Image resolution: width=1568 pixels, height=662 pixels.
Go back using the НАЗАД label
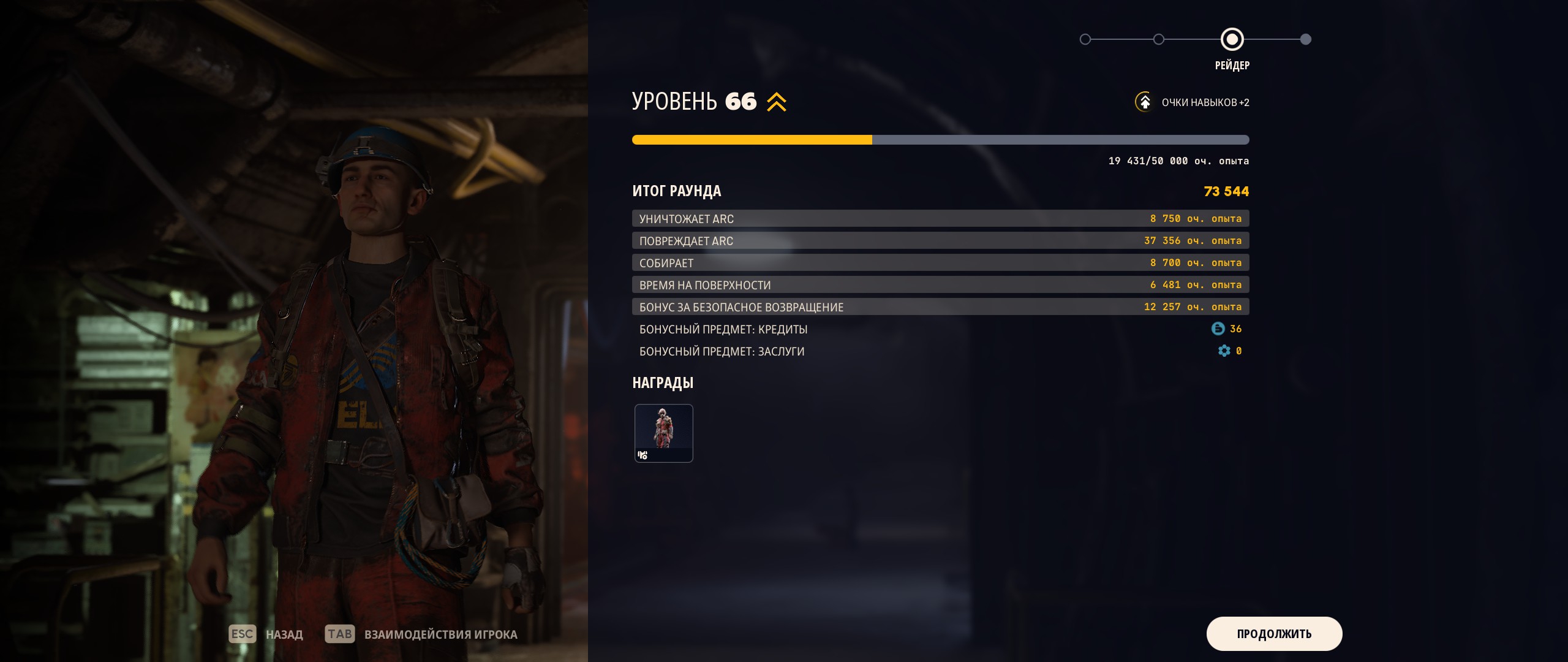point(284,634)
